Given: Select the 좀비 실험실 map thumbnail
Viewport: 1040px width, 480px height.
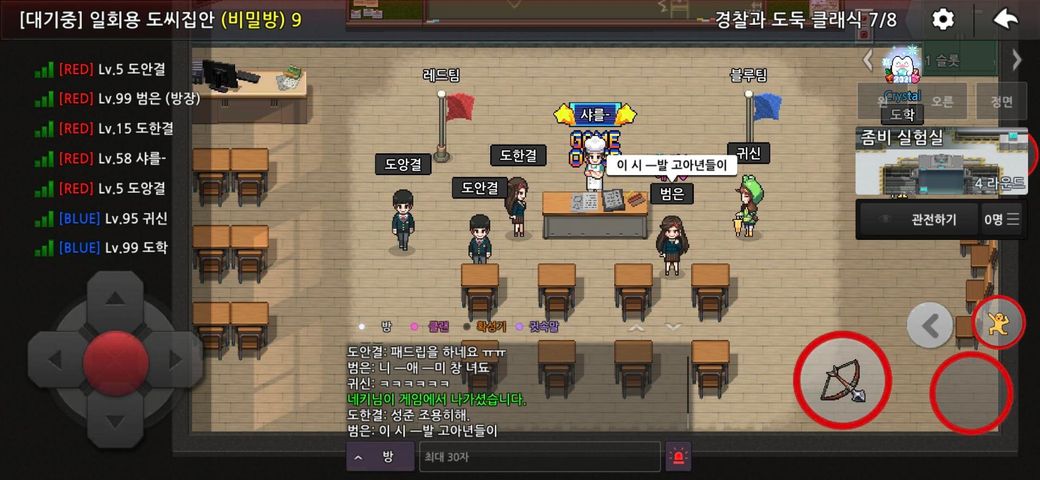Looking at the screenshot, I should [x=940, y=162].
